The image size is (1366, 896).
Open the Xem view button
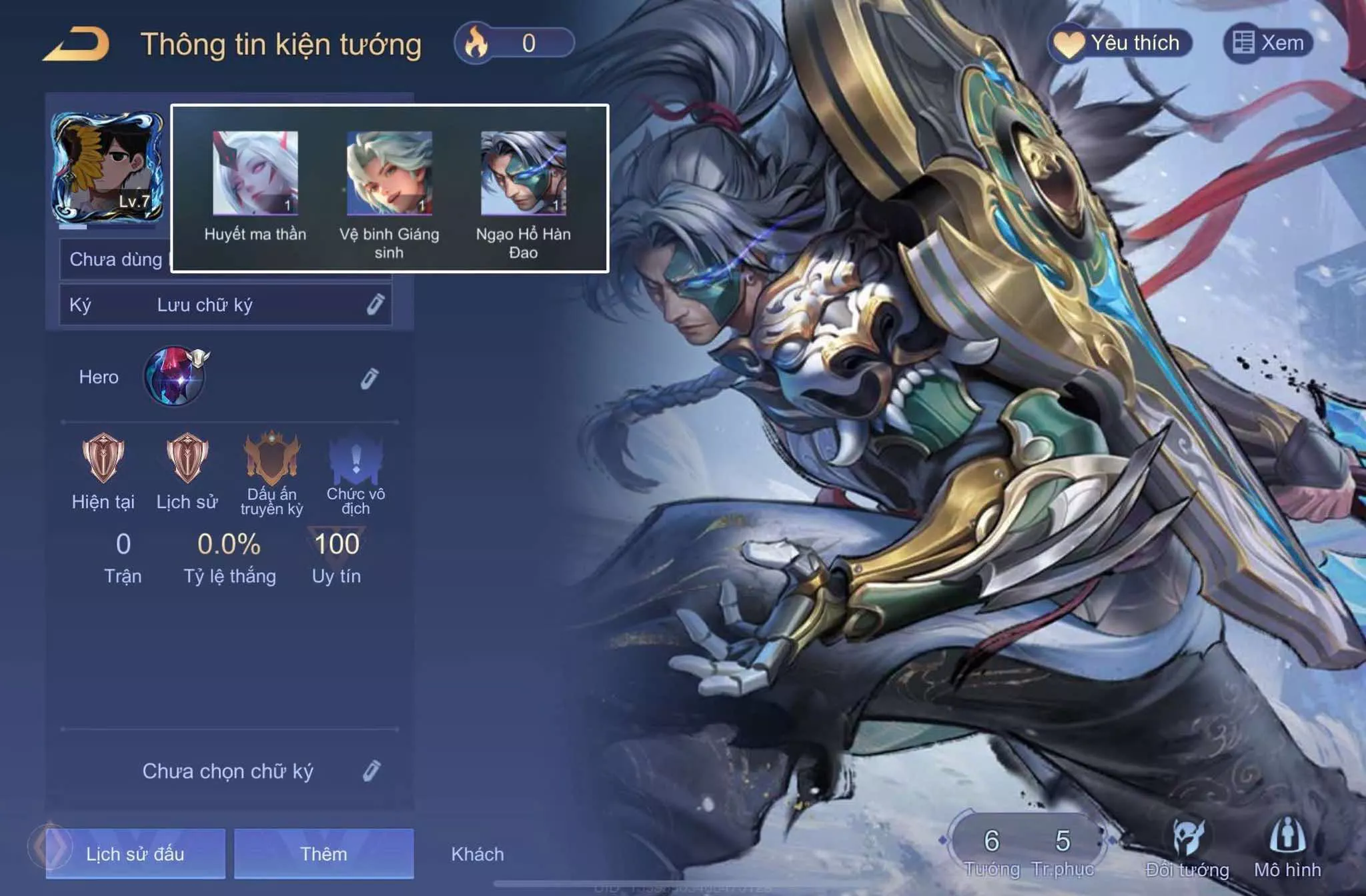(x=1268, y=43)
